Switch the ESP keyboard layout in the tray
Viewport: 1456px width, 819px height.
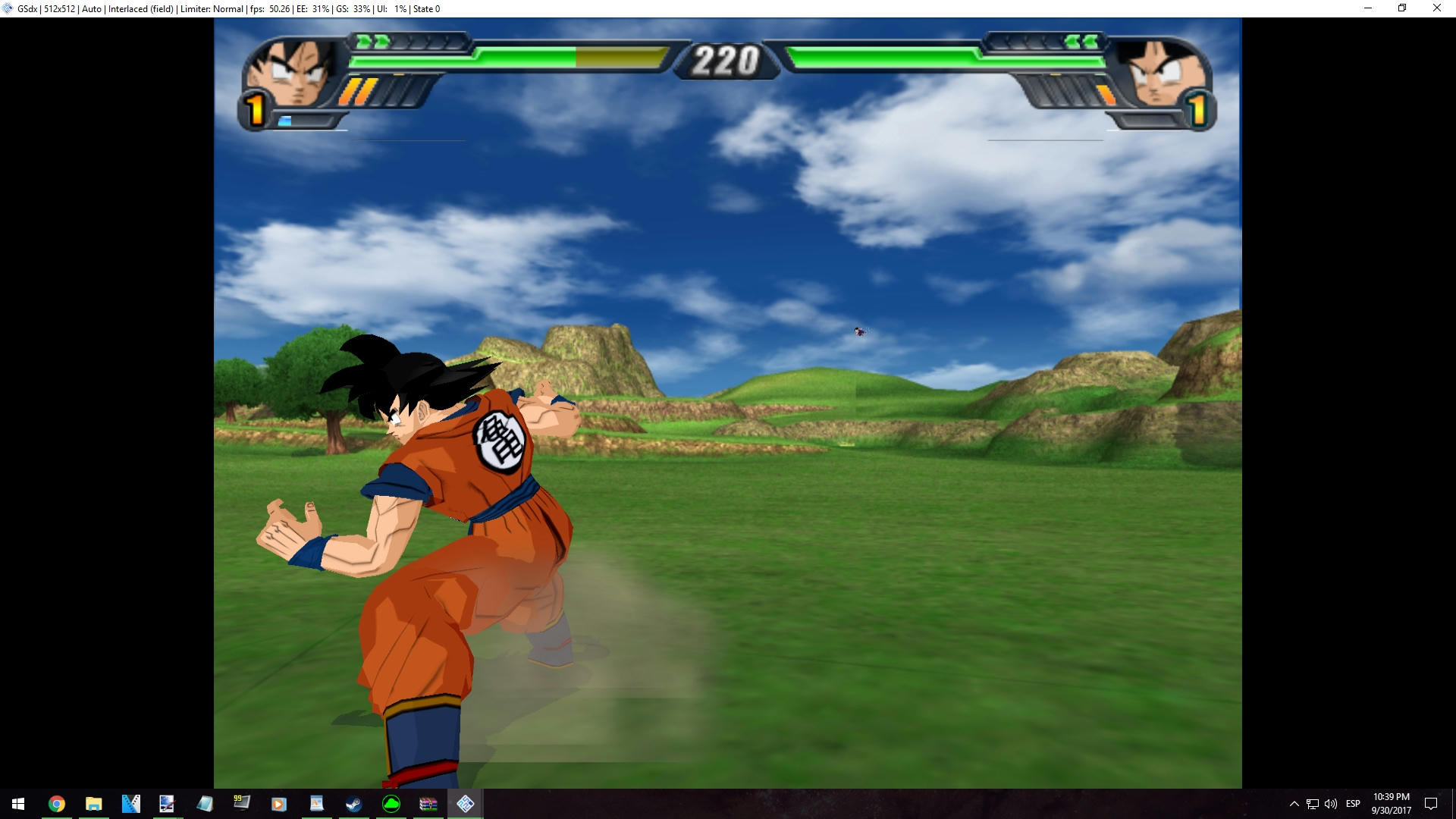(1354, 804)
